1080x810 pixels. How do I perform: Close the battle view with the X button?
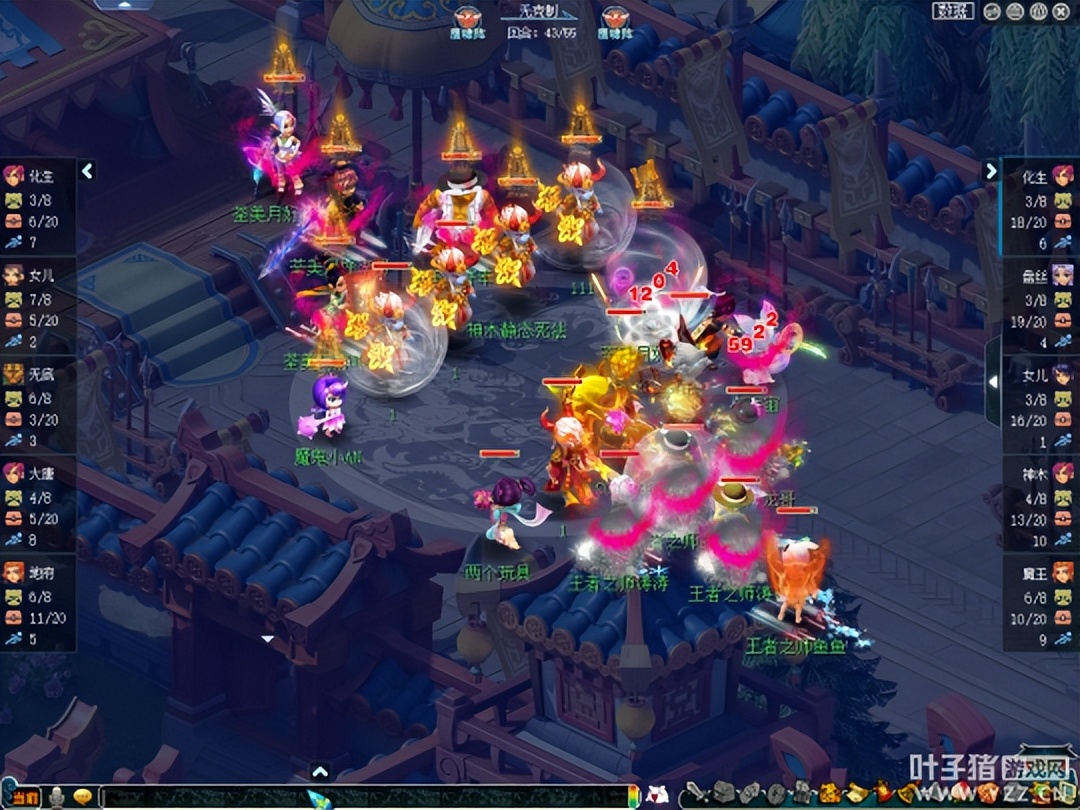point(1061,11)
